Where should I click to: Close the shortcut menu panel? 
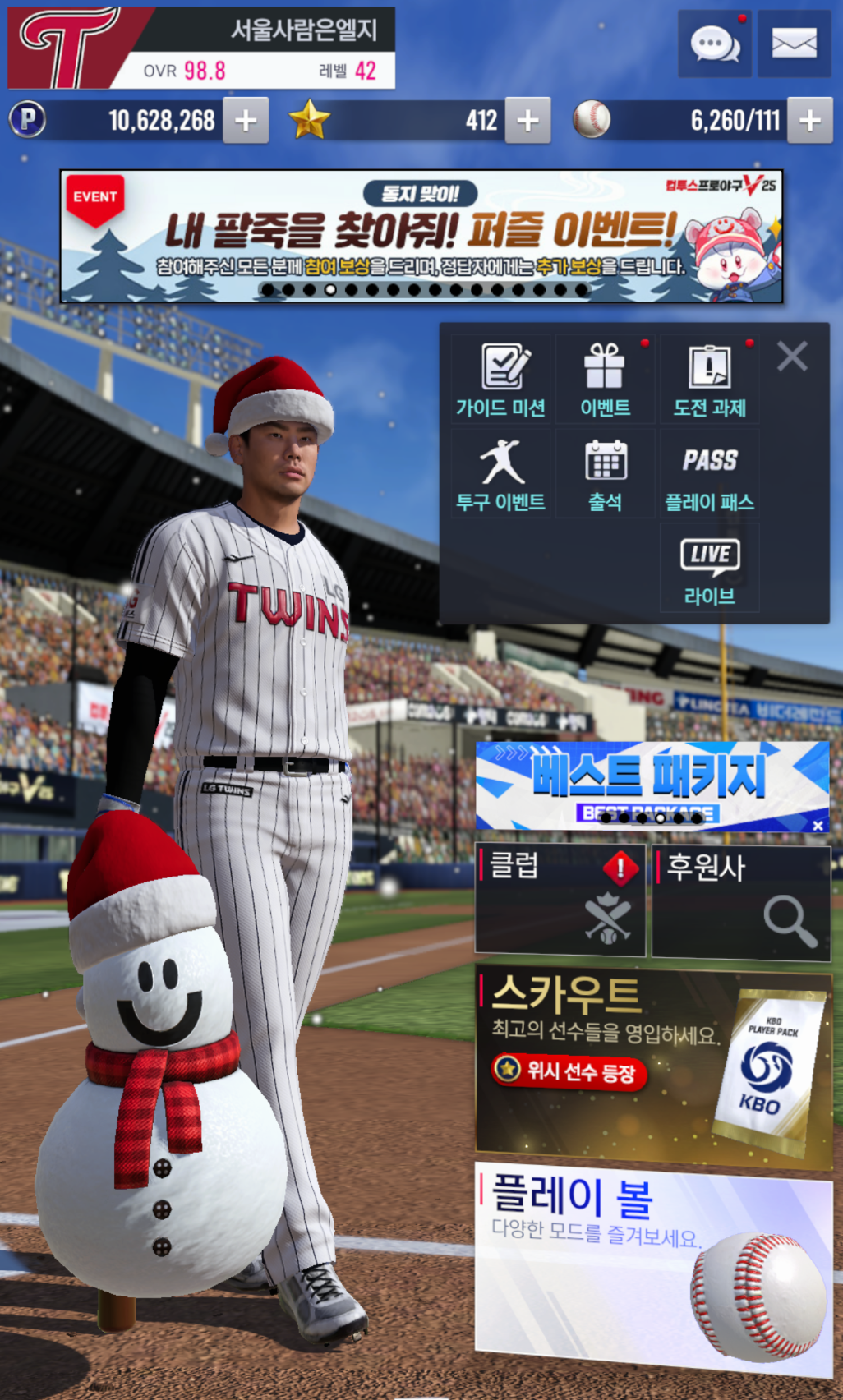pos(792,356)
